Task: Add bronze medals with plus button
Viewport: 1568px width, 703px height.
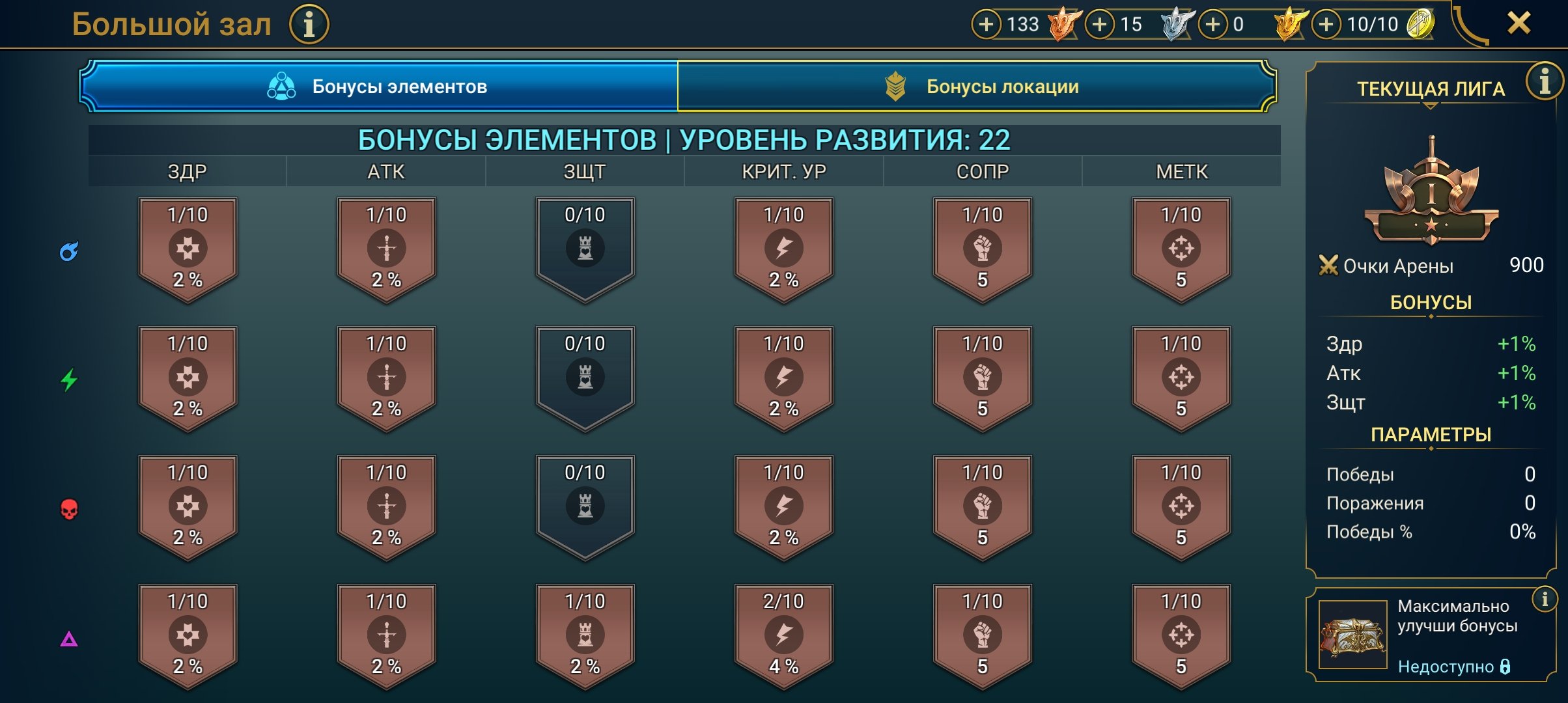Action: coord(987,25)
